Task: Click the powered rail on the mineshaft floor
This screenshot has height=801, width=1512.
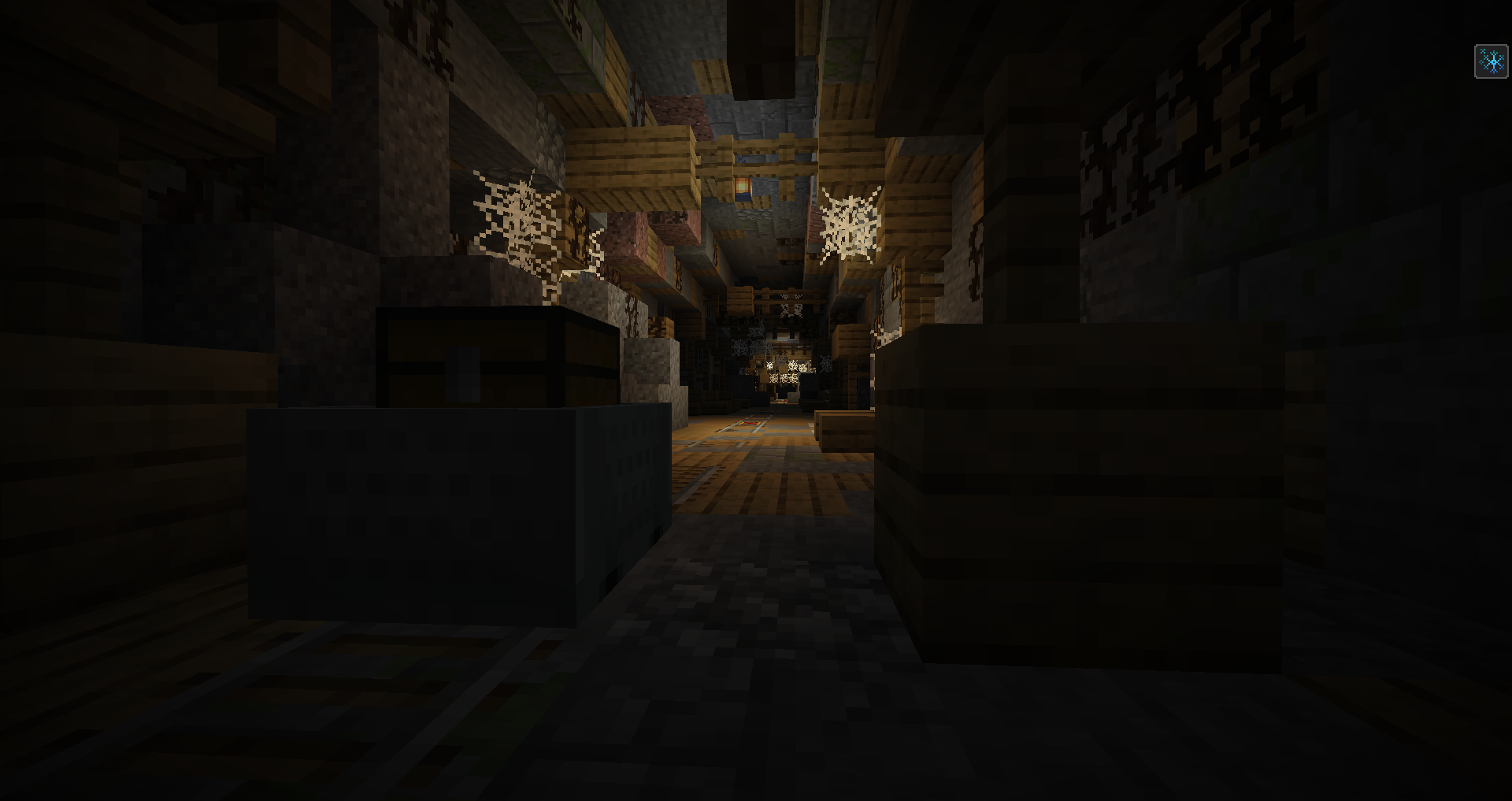Action: 749,424
